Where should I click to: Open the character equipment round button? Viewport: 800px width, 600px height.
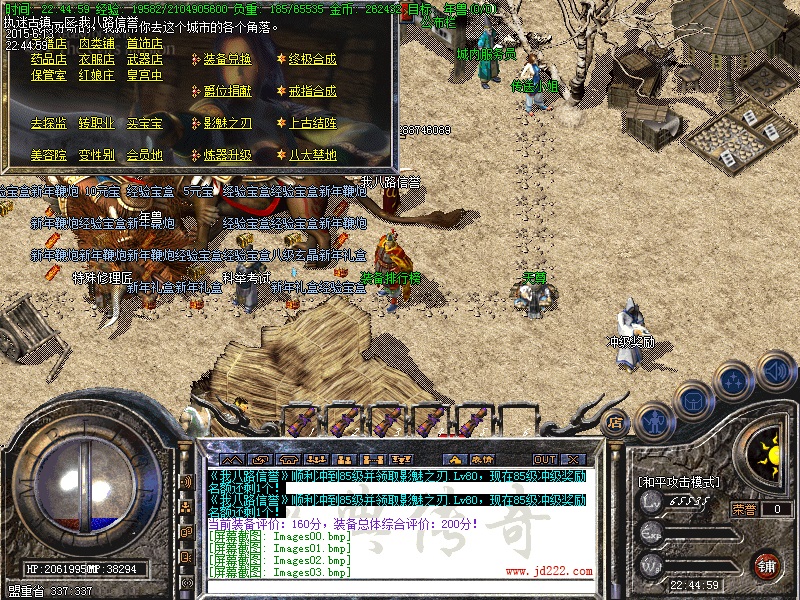pos(655,420)
